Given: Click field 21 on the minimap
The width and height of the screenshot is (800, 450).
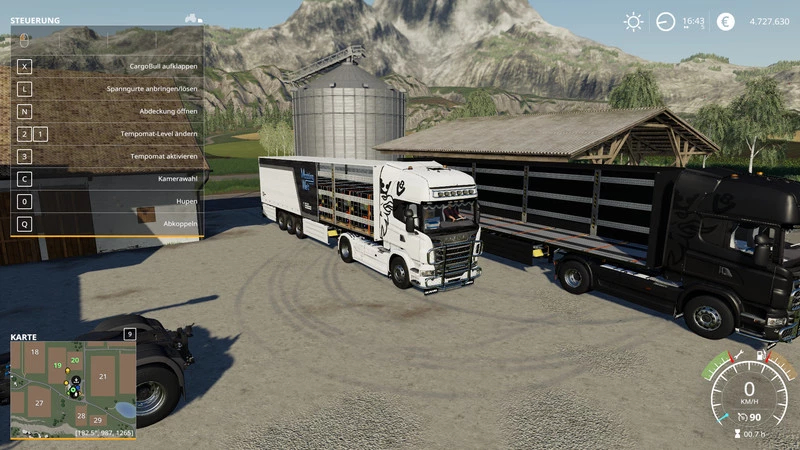Looking at the screenshot, I should pyautogui.click(x=102, y=375).
